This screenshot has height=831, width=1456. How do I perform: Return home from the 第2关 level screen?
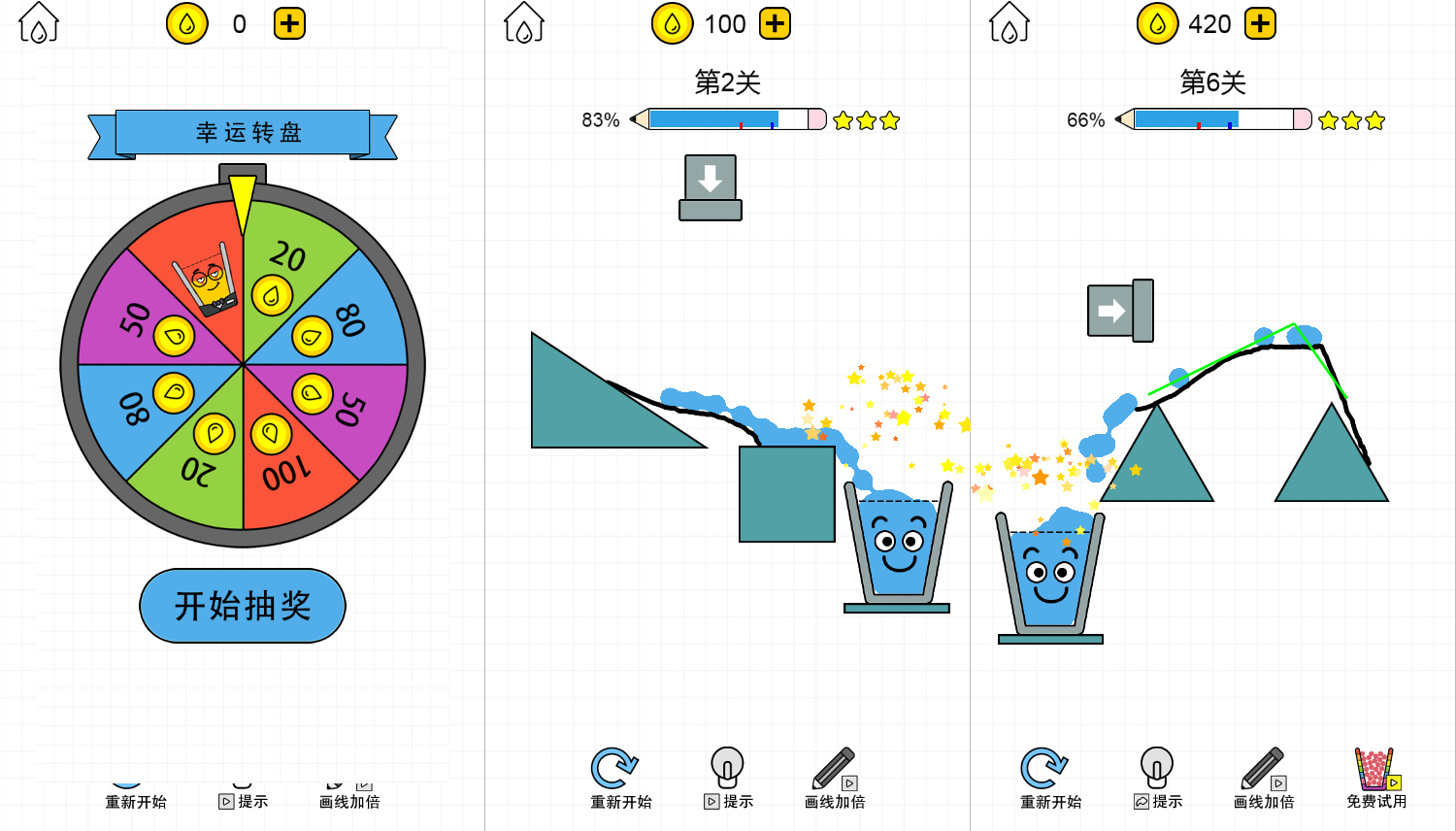[524, 23]
